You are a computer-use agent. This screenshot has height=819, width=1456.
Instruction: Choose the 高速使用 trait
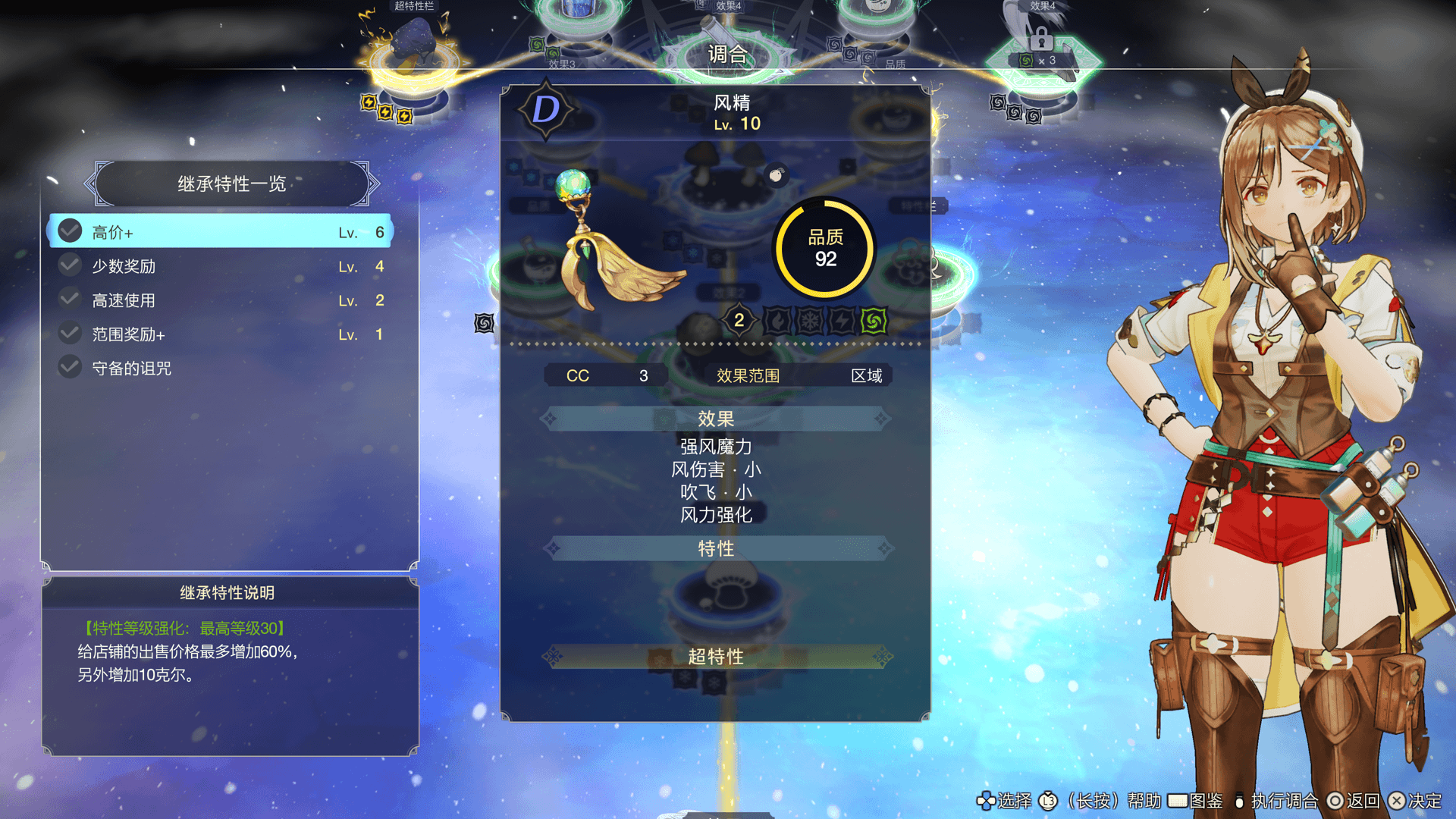(x=220, y=300)
